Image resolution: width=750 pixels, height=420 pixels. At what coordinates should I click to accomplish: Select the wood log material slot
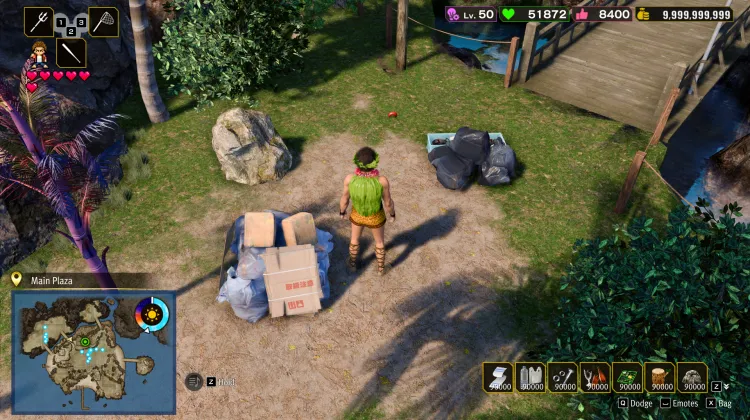[x=660, y=376]
